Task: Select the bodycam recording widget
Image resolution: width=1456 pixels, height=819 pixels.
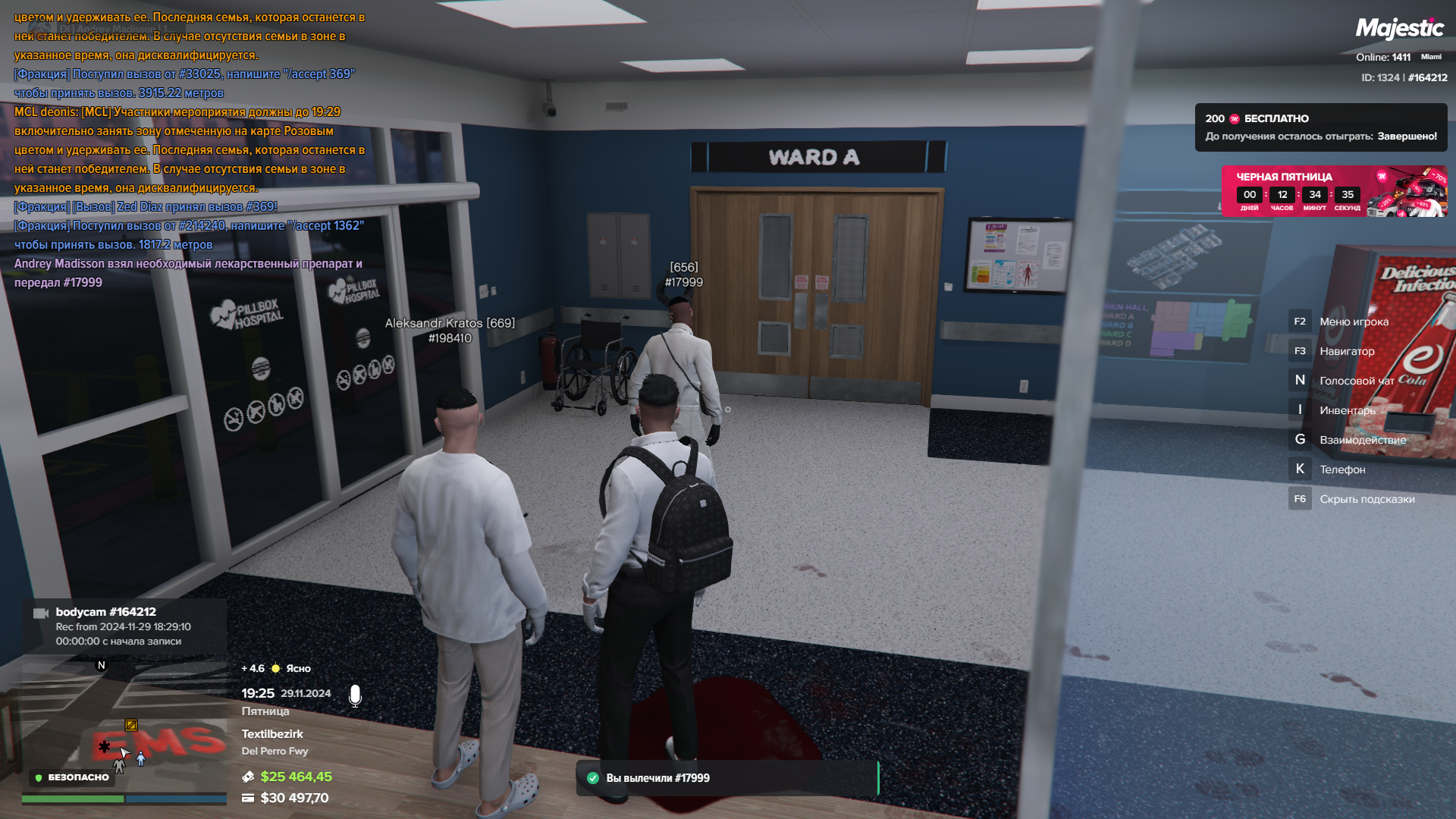Action: pos(124,626)
